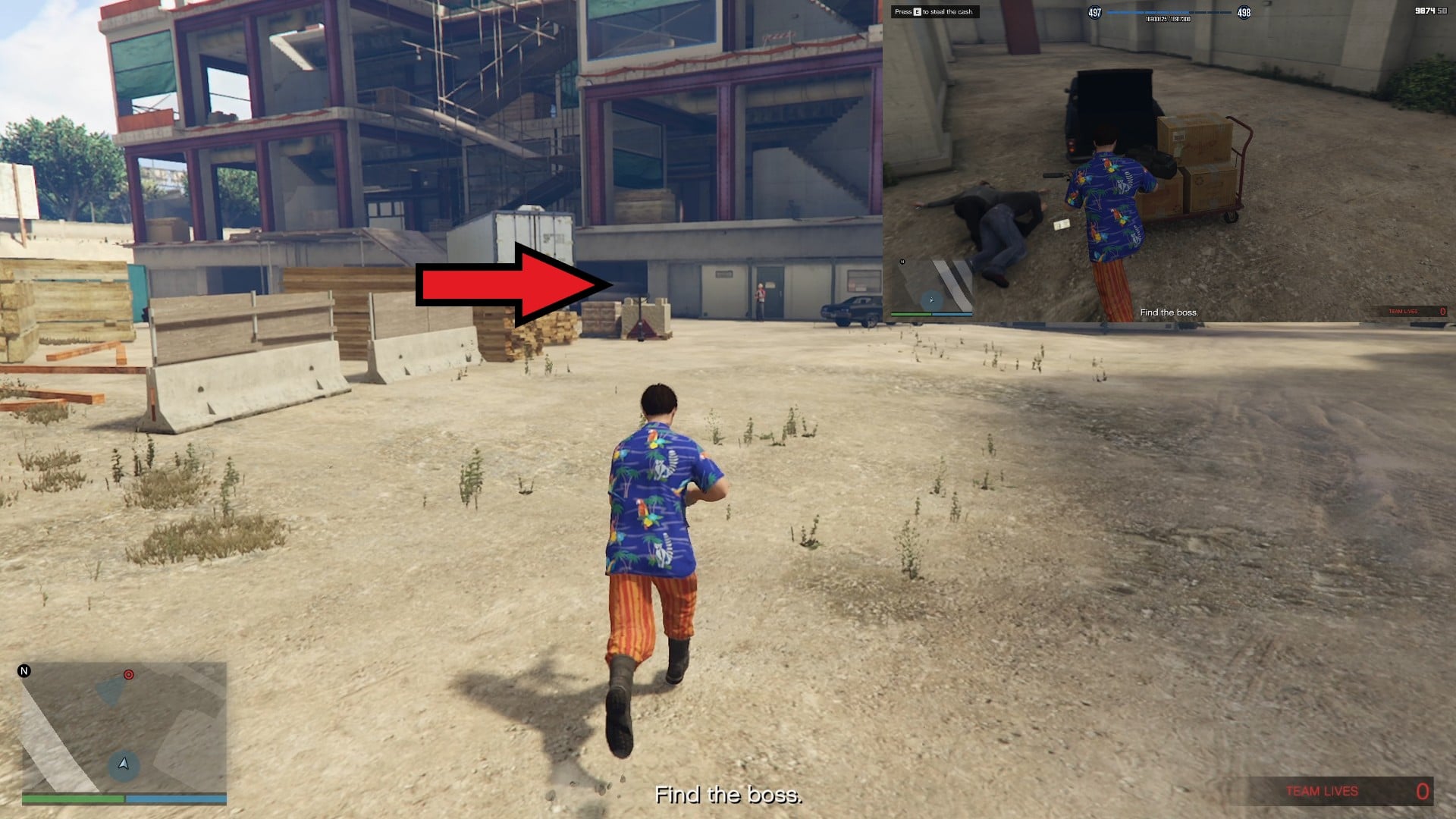Click the E key icon in steal prompt
The height and width of the screenshot is (819, 1456).
(916, 12)
